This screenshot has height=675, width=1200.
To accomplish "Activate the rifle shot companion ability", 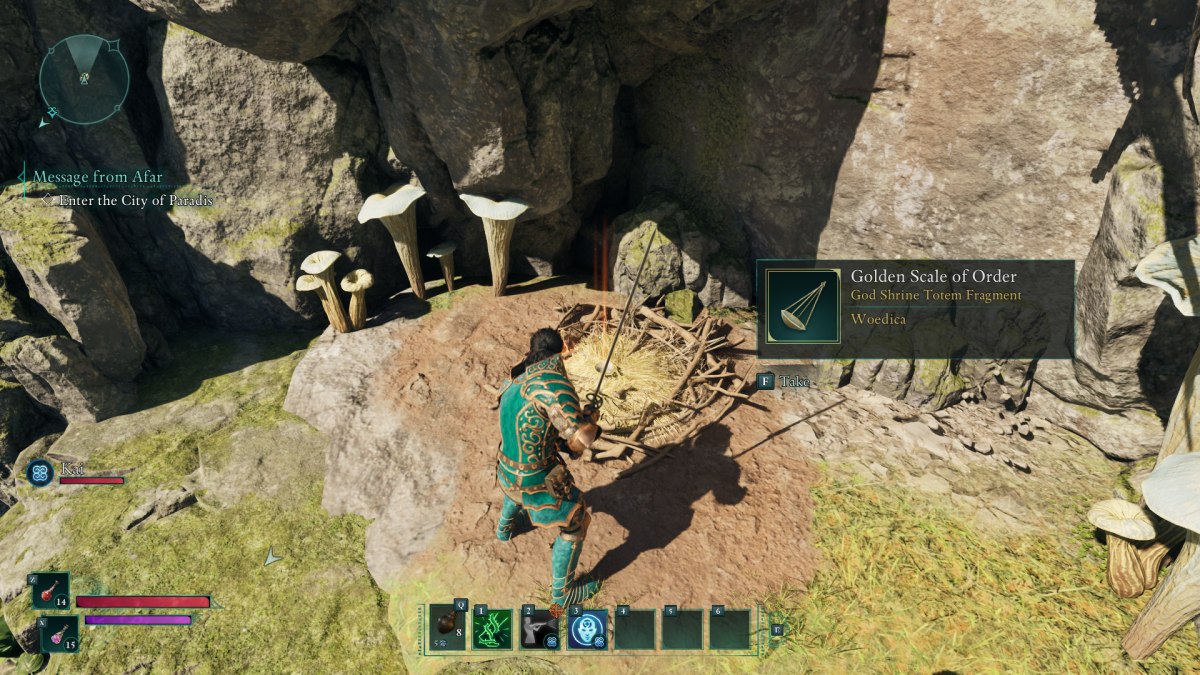I will [x=540, y=630].
